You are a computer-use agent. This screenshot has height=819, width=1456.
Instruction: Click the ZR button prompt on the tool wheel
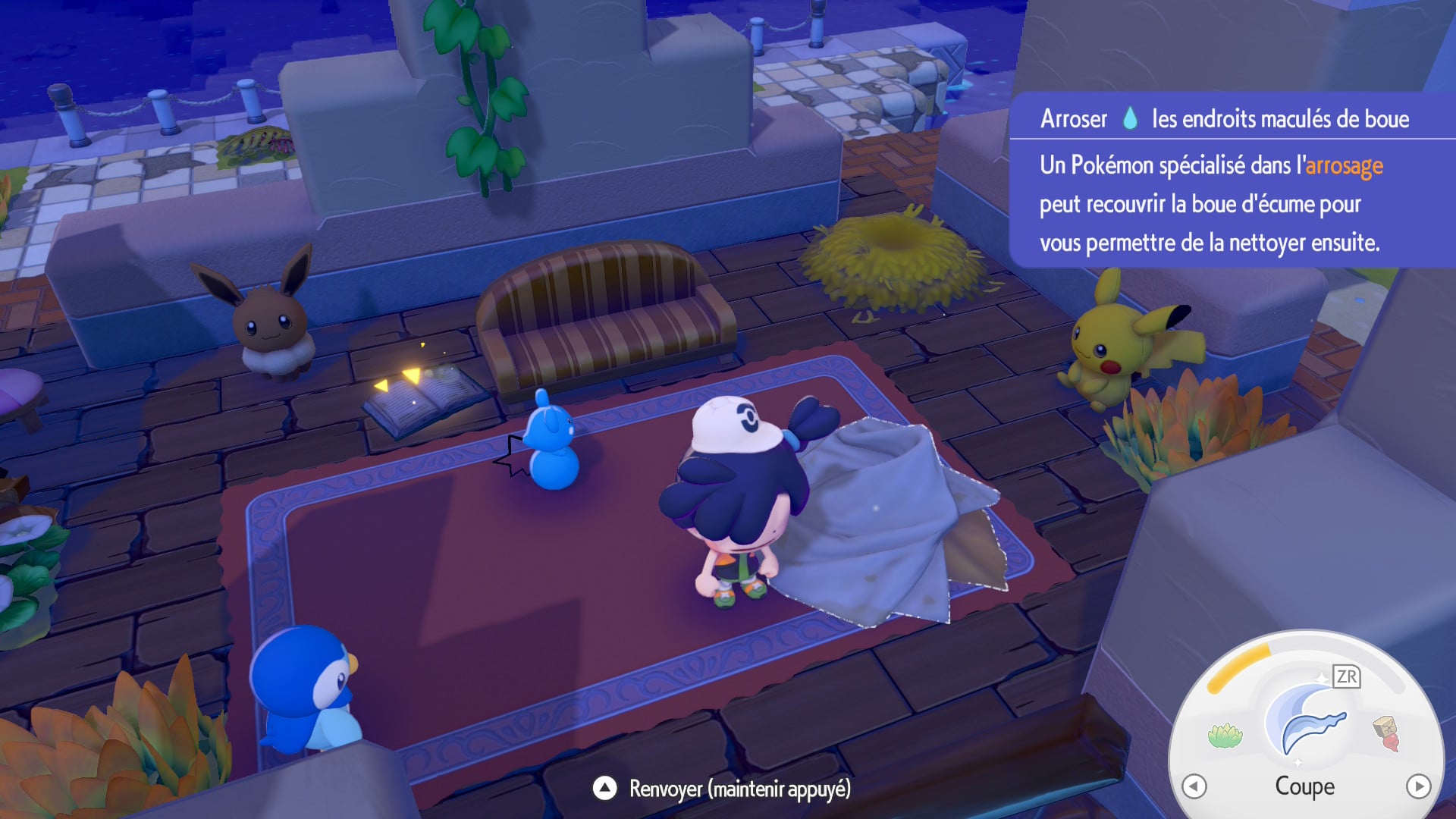coord(1347,676)
